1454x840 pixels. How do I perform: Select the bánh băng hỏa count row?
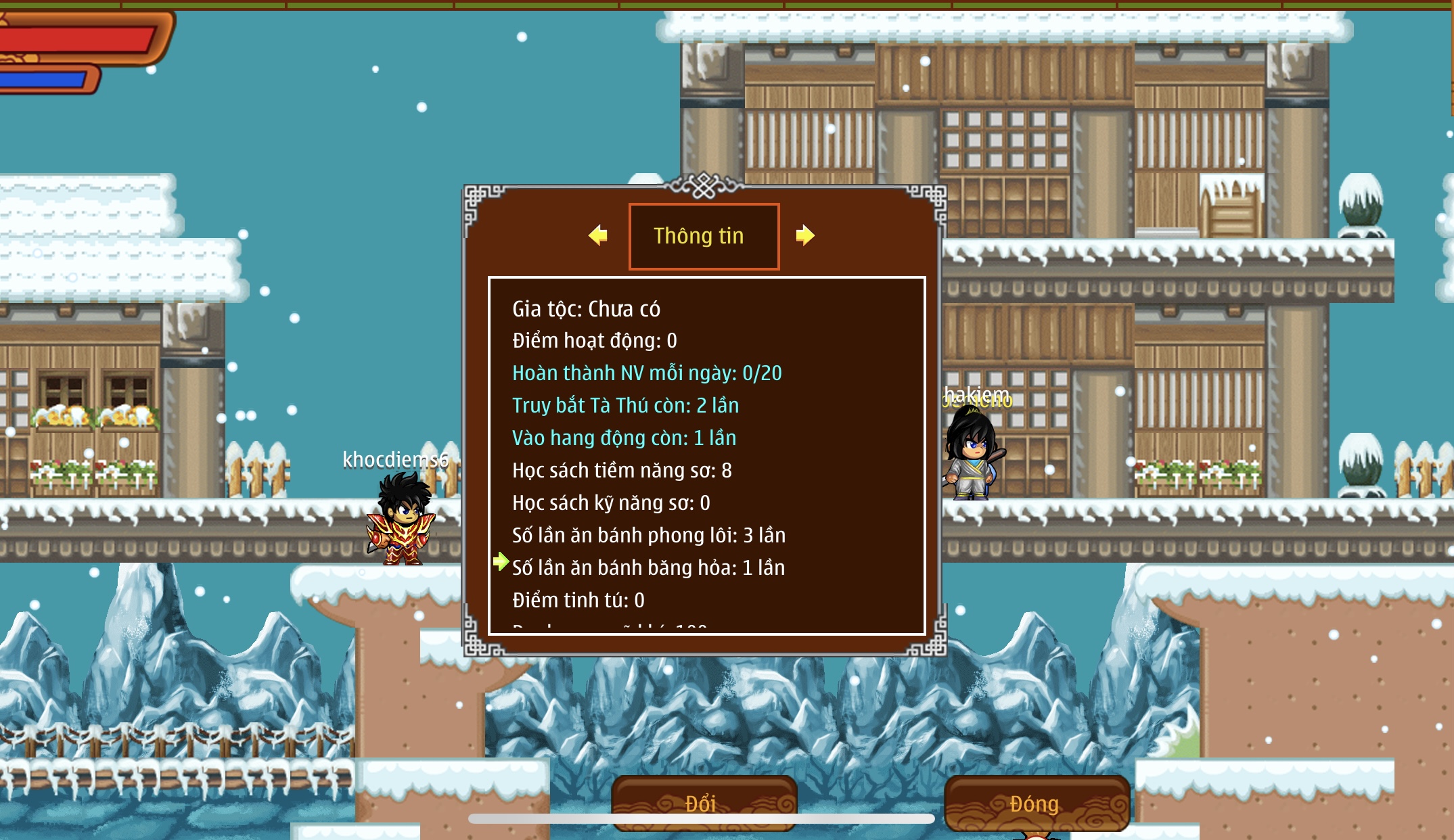point(648,568)
